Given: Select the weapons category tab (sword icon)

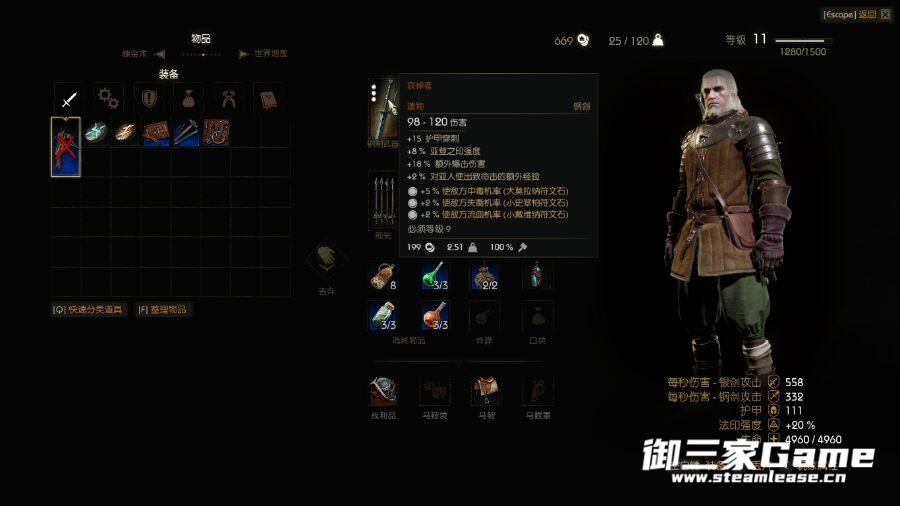Looking at the screenshot, I should pyautogui.click(x=68, y=98).
